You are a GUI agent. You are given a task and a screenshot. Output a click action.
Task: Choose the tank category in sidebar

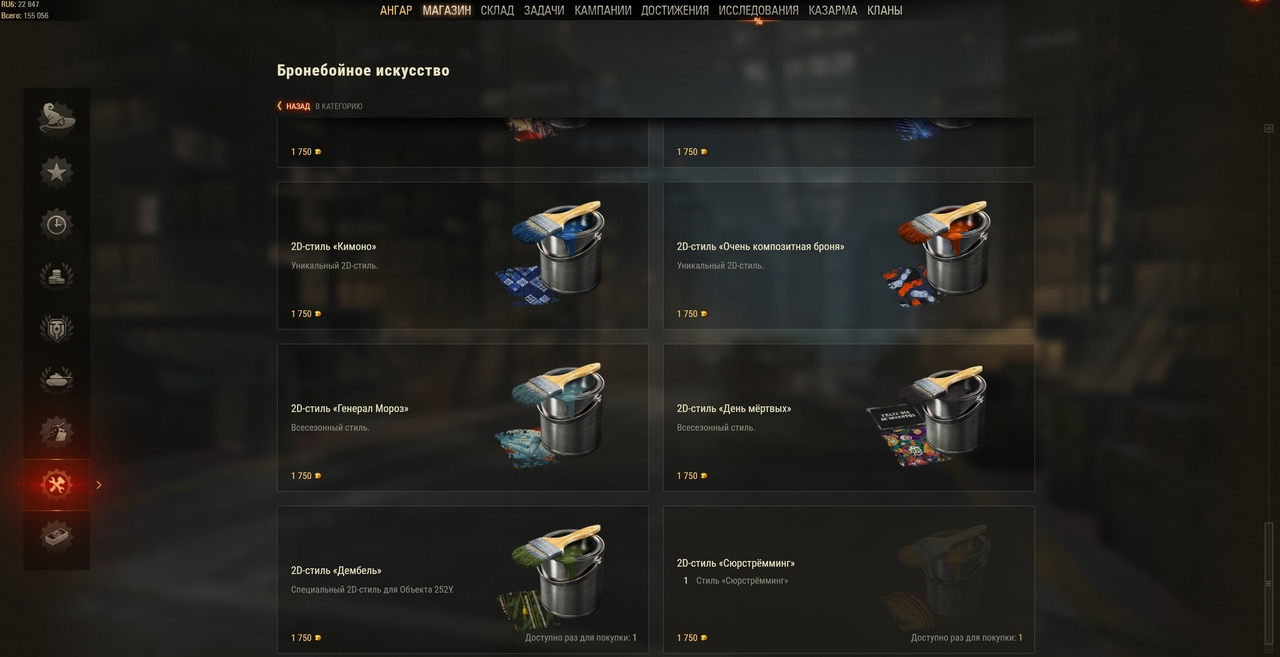coord(57,380)
